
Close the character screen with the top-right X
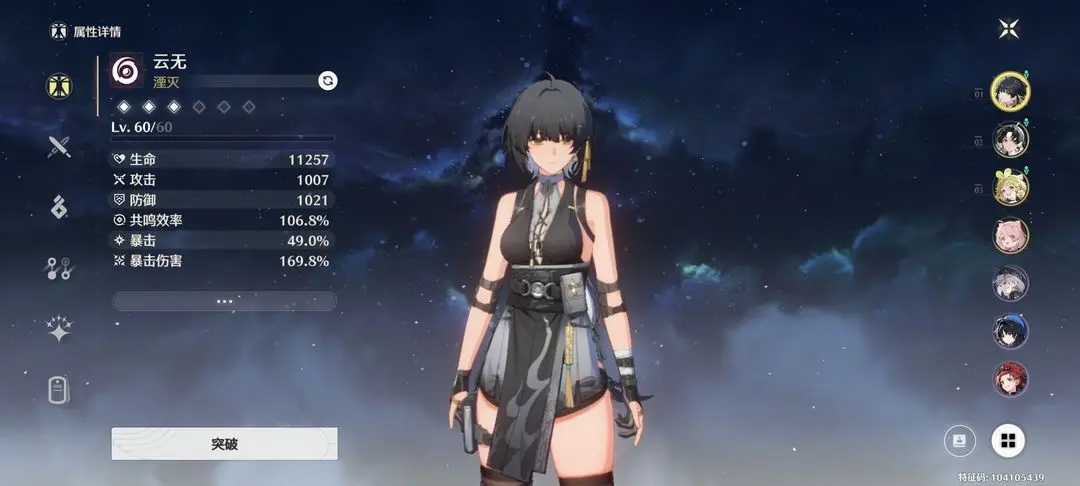pyautogui.click(x=1008, y=28)
